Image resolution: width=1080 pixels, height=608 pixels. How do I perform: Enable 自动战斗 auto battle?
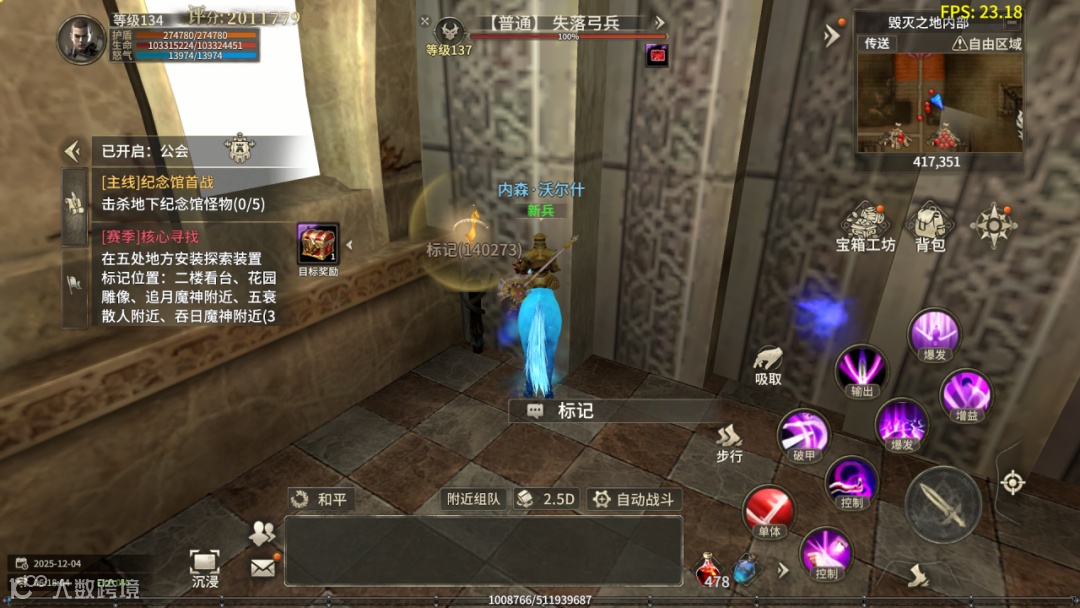[634, 498]
